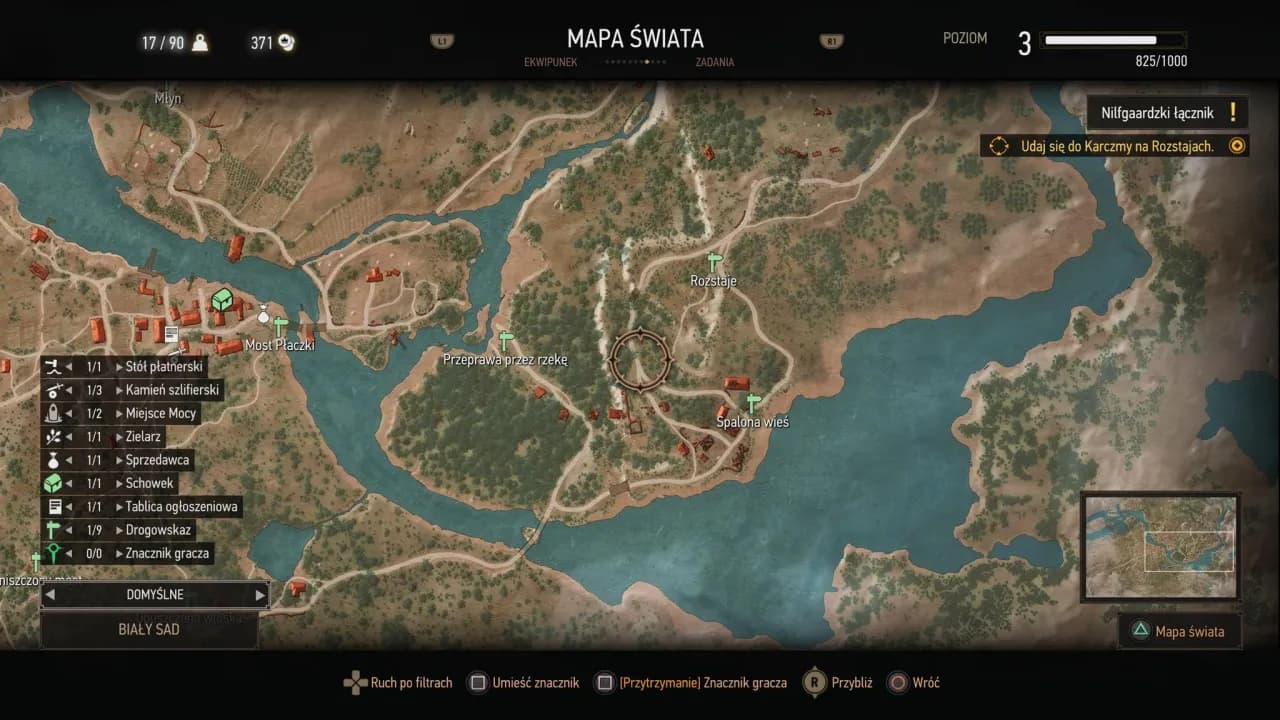Click the Kamień szlifierski grindstone icon

click(x=55, y=390)
